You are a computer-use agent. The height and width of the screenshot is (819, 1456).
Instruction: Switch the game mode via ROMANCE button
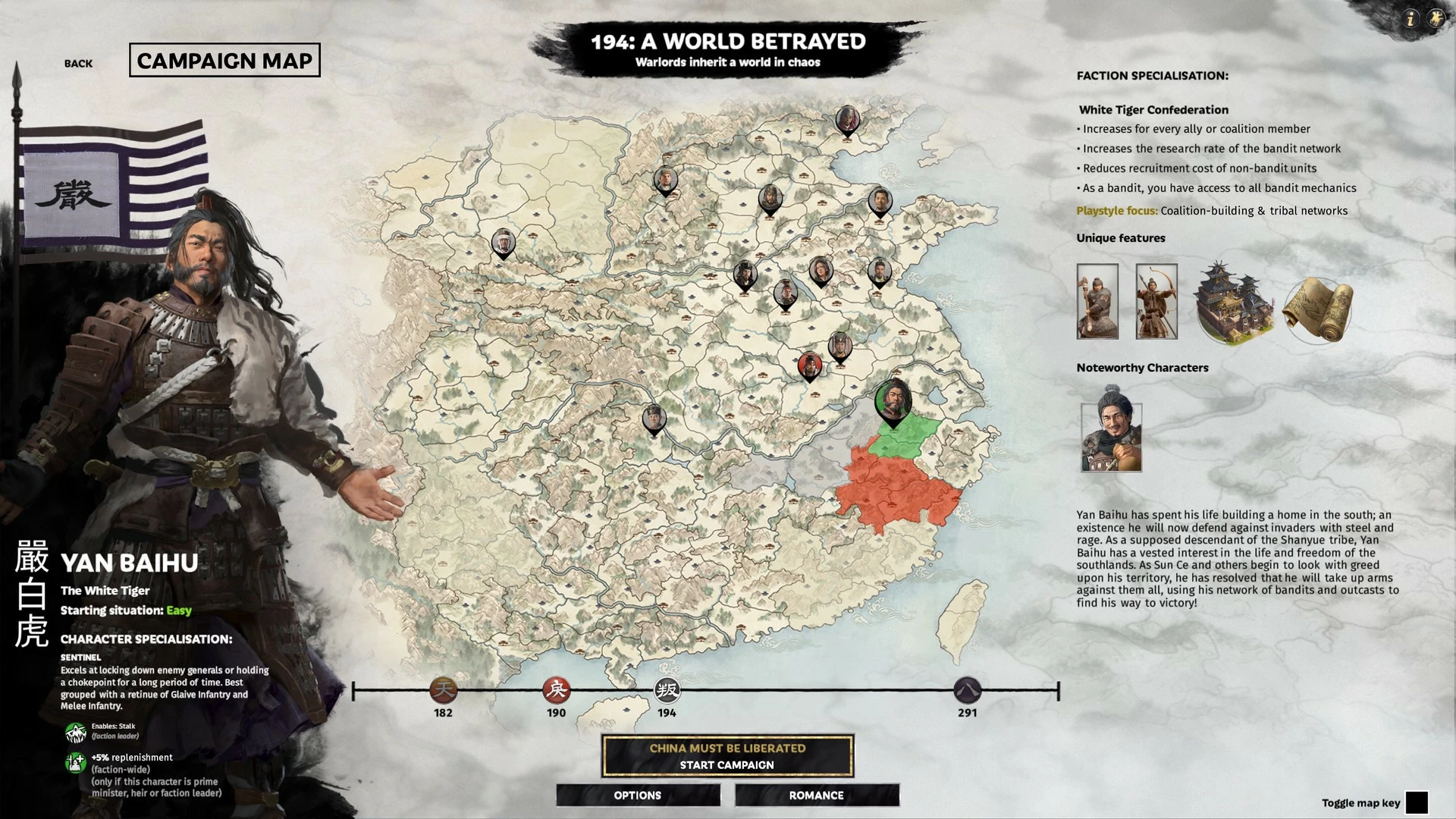click(x=817, y=795)
